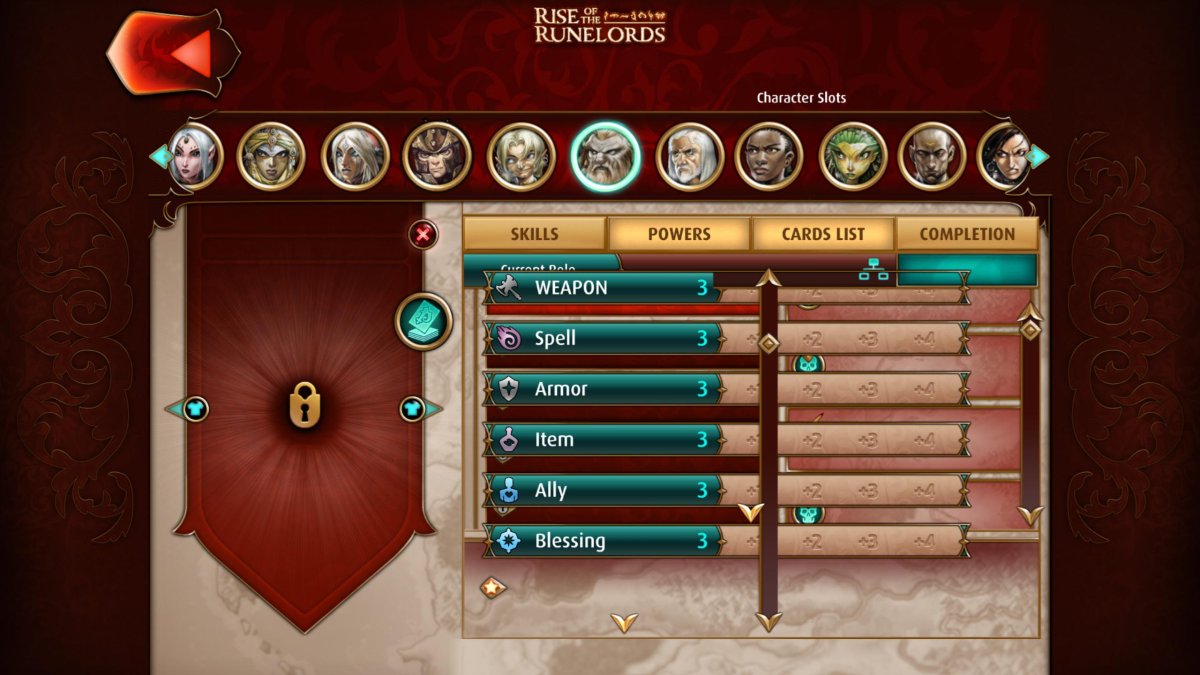Click the right arrow of character slots
Viewport: 1200px width, 675px height.
tap(1040, 156)
